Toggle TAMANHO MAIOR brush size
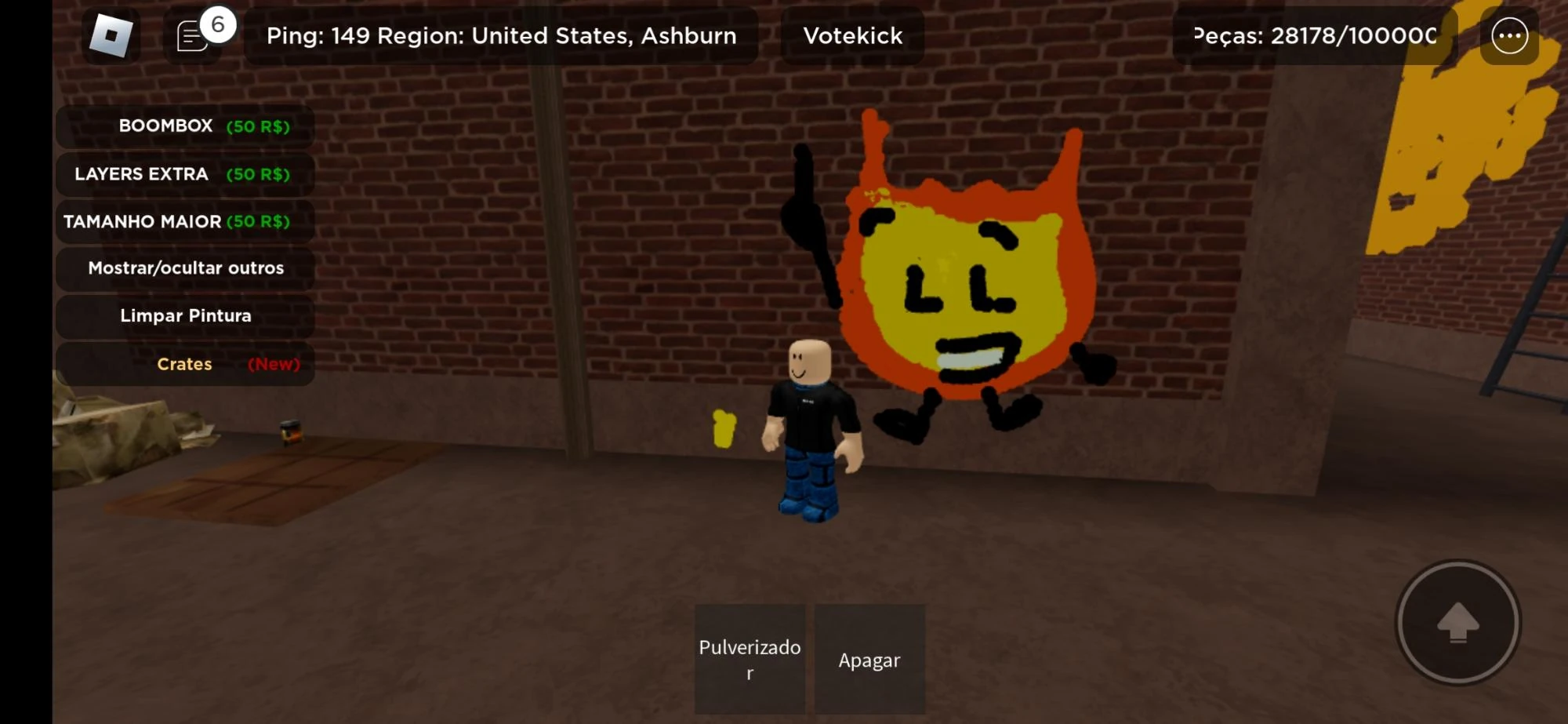The image size is (1568, 724). (185, 221)
